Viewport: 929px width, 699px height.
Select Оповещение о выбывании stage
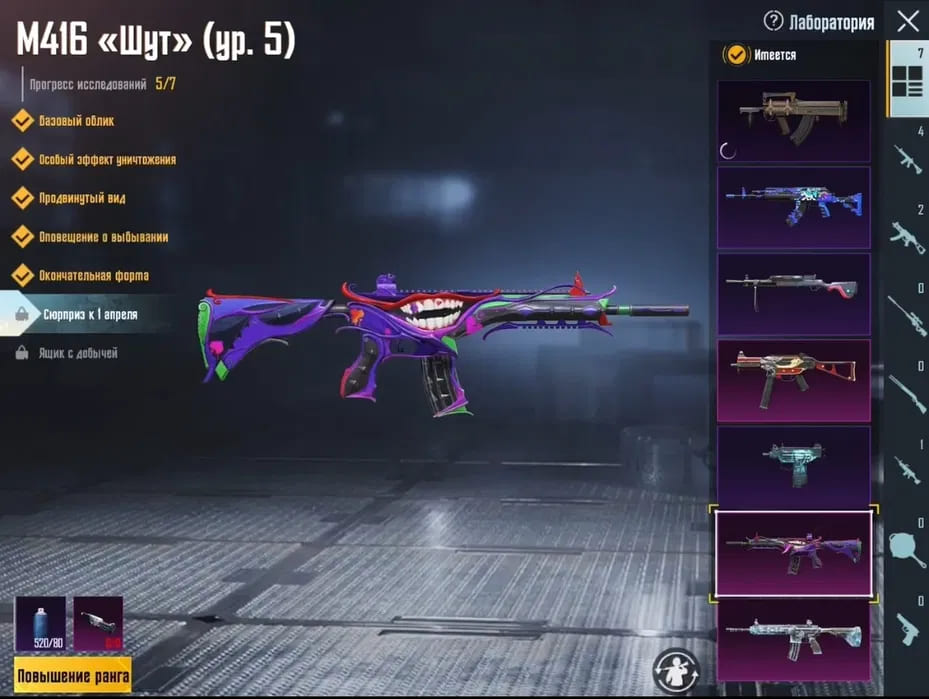coord(102,237)
